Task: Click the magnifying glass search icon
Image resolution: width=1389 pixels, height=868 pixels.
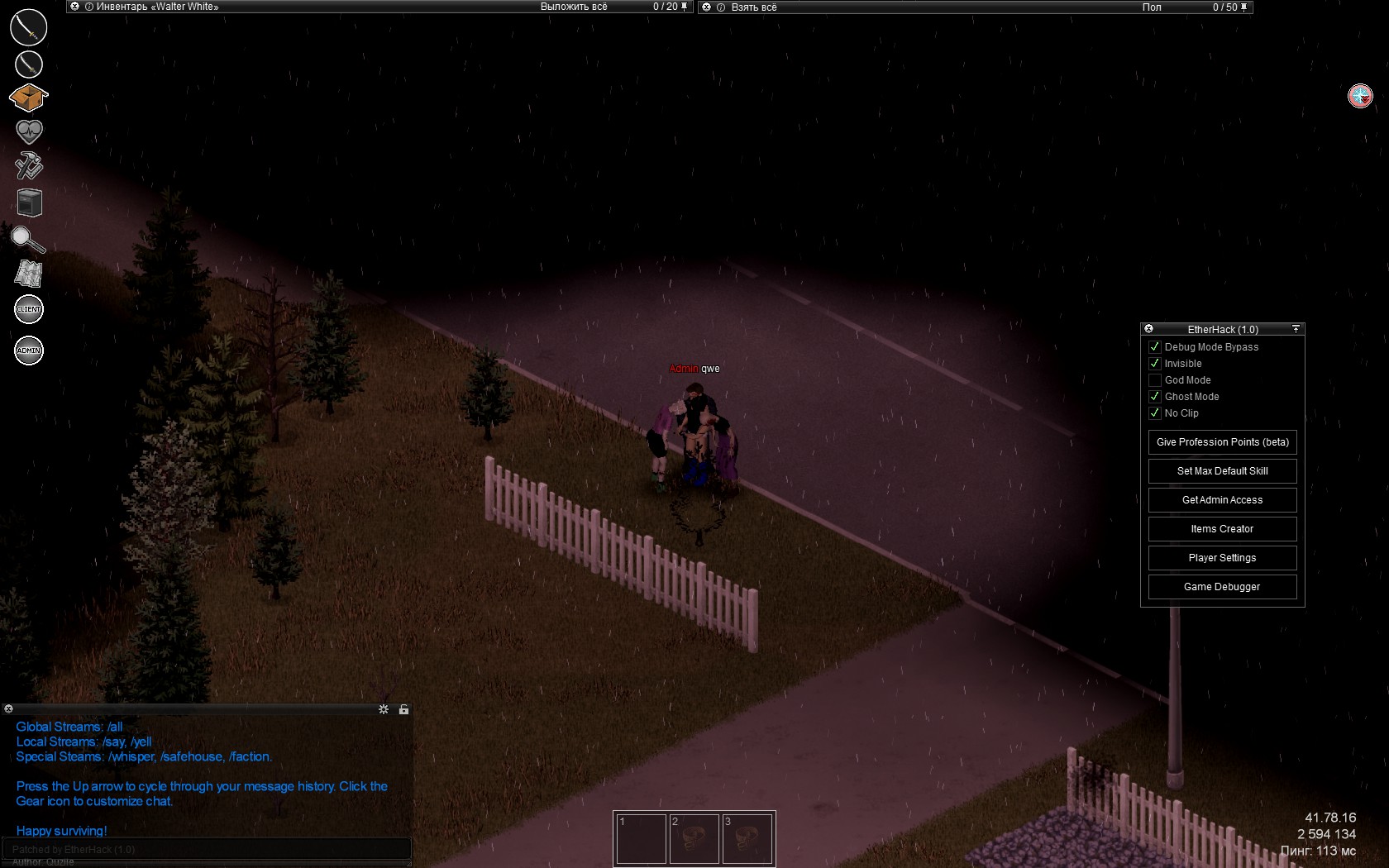Action: [x=27, y=240]
